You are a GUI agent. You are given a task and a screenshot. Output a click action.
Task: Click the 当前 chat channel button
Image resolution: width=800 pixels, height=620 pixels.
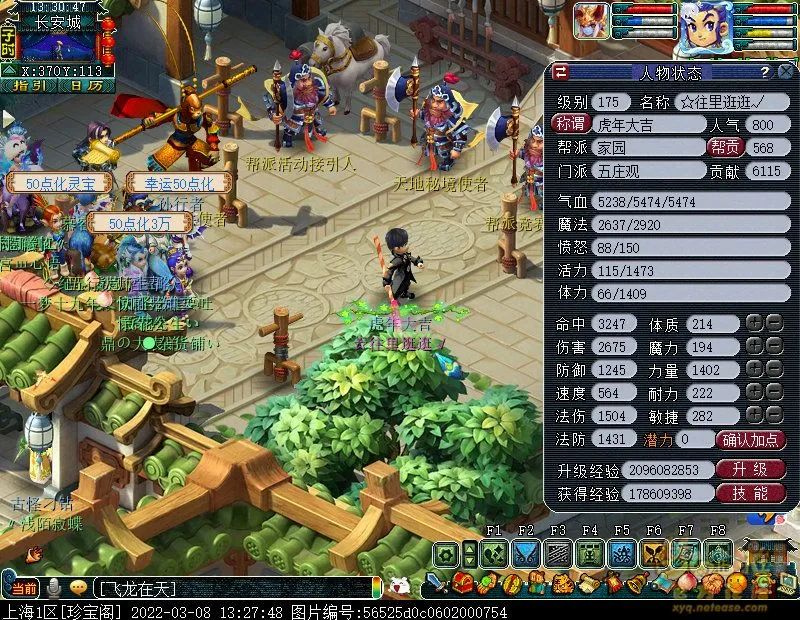(24, 587)
